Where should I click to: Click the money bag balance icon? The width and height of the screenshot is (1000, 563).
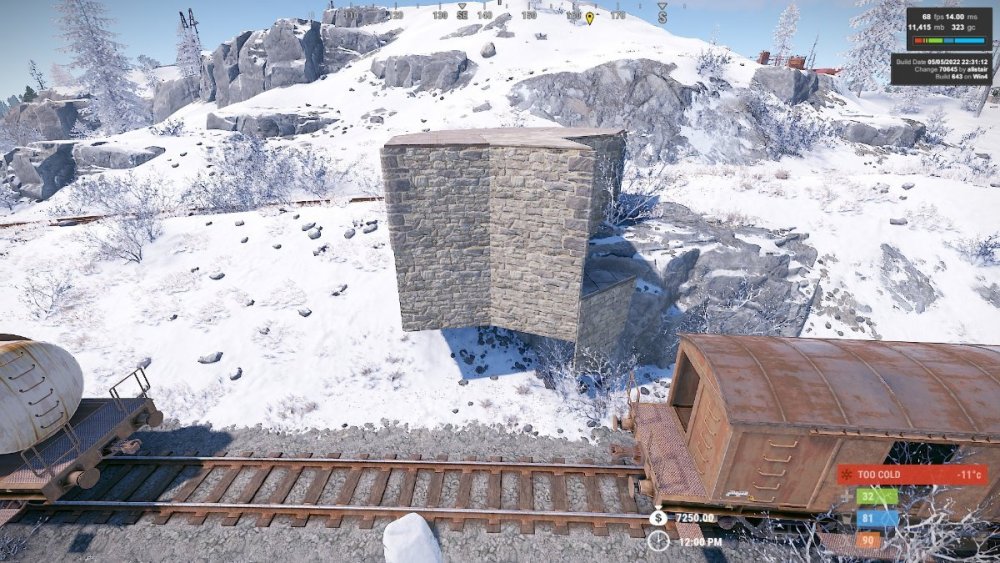point(658,518)
